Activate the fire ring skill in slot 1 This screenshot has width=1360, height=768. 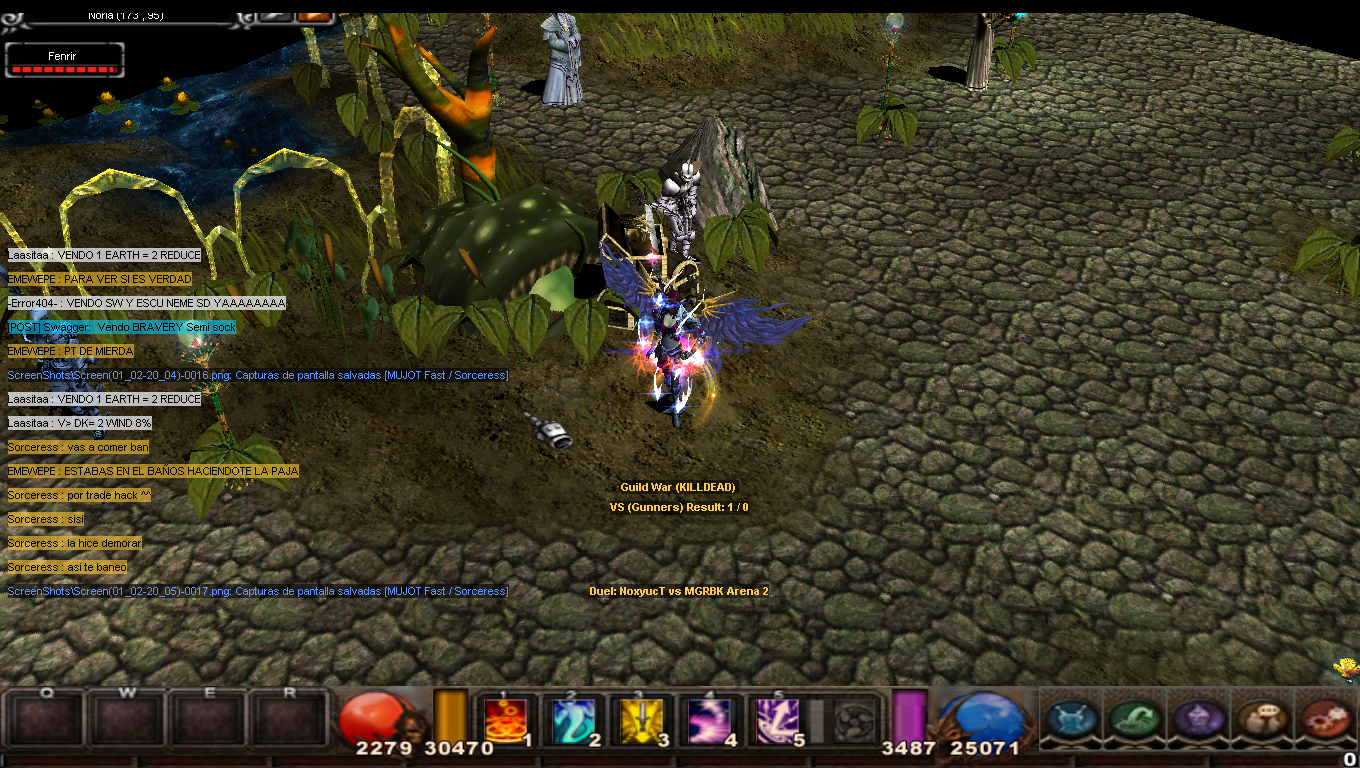(x=506, y=720)
